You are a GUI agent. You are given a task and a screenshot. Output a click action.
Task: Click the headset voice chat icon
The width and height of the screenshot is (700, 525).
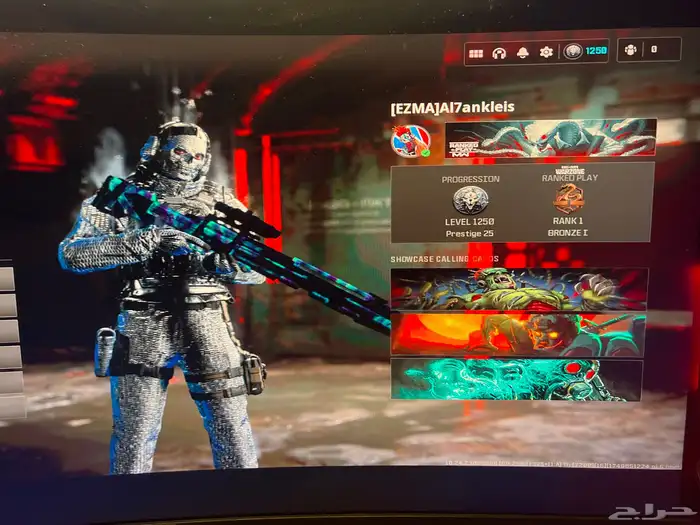click(x=499, y=52)
